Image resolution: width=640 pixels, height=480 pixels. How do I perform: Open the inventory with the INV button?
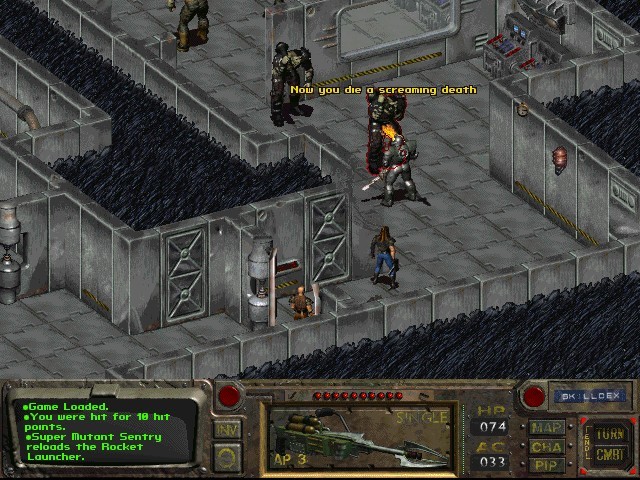227,429
